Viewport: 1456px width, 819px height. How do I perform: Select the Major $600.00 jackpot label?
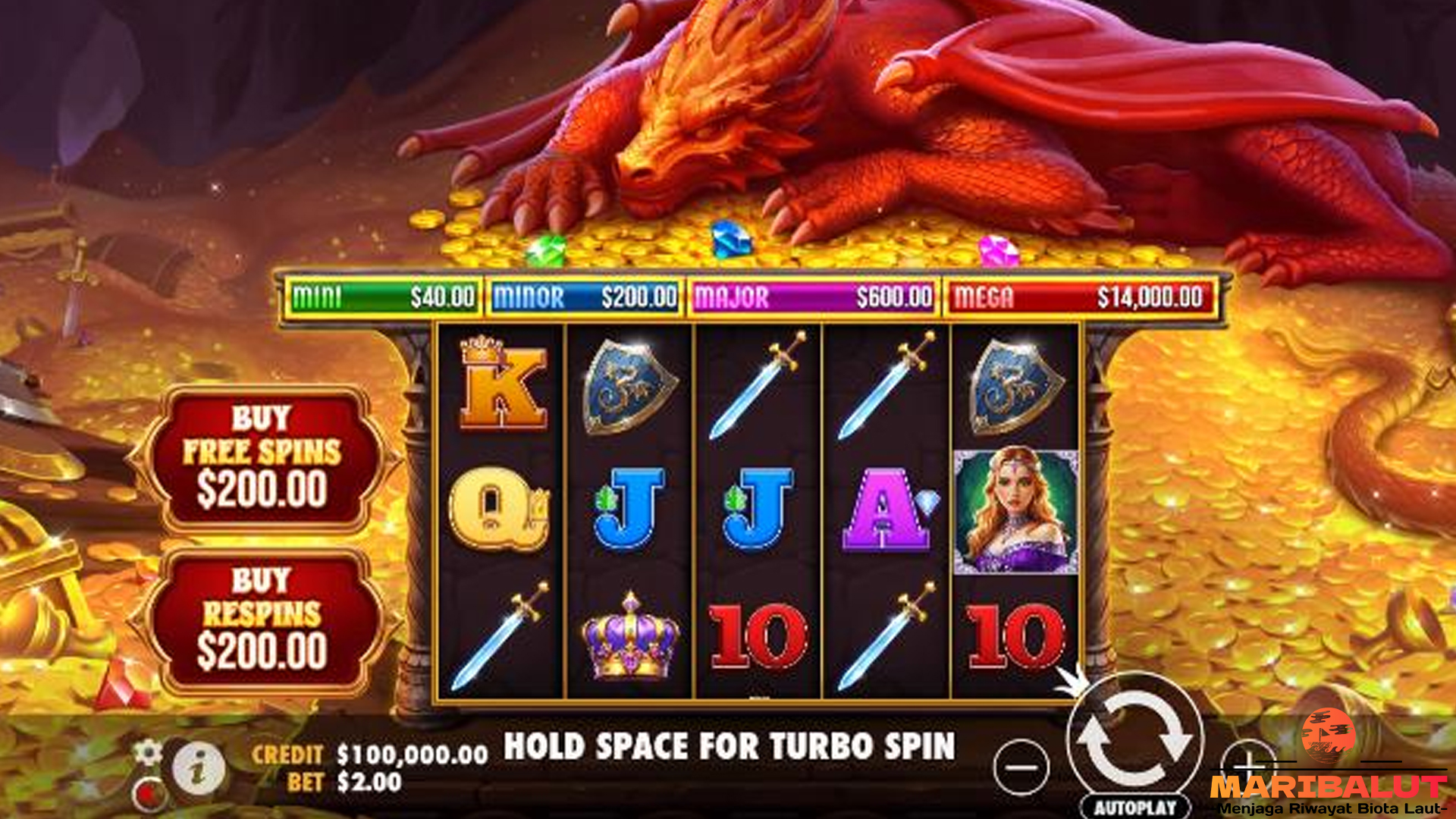(813, 295)
